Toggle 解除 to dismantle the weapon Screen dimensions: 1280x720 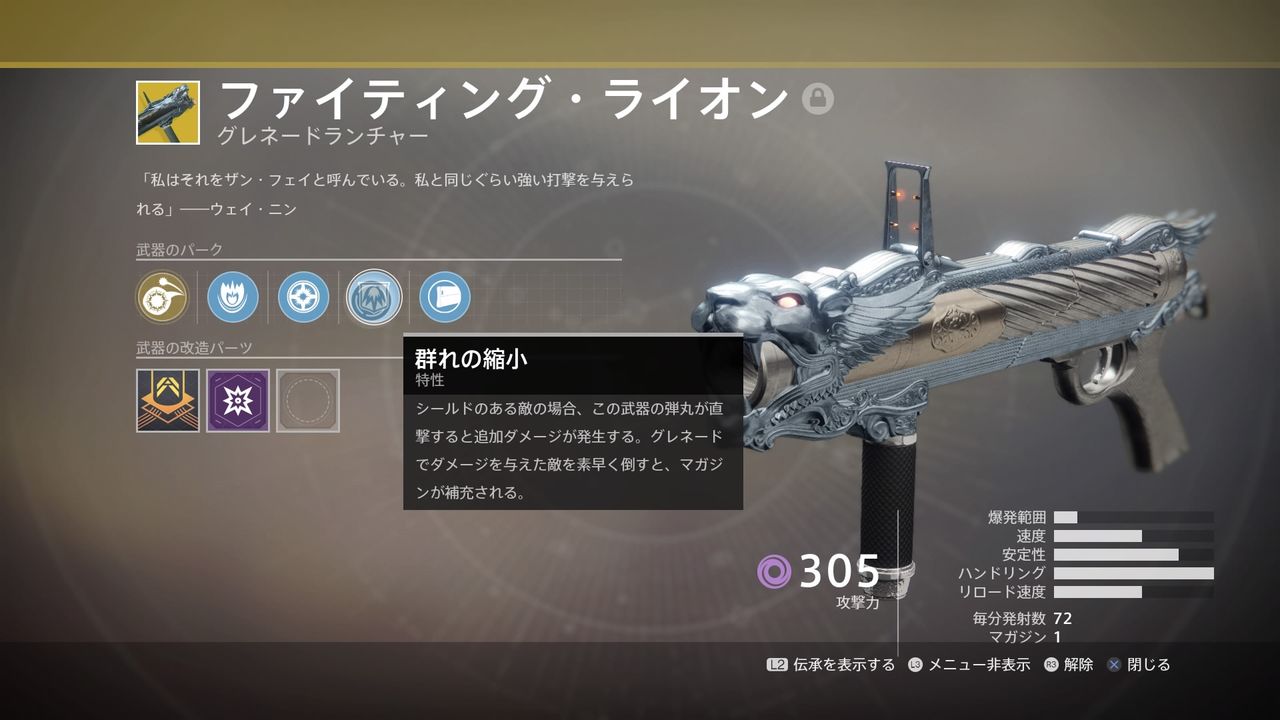[x=1075, y=664]
